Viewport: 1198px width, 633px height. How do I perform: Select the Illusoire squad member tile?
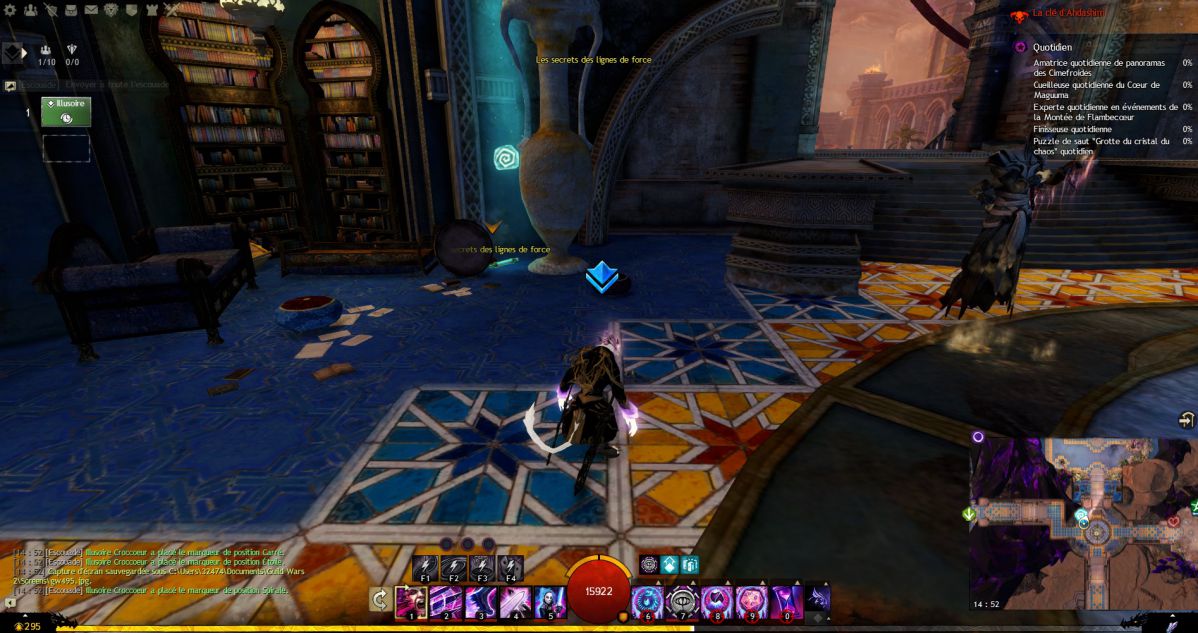coord(66,112)
